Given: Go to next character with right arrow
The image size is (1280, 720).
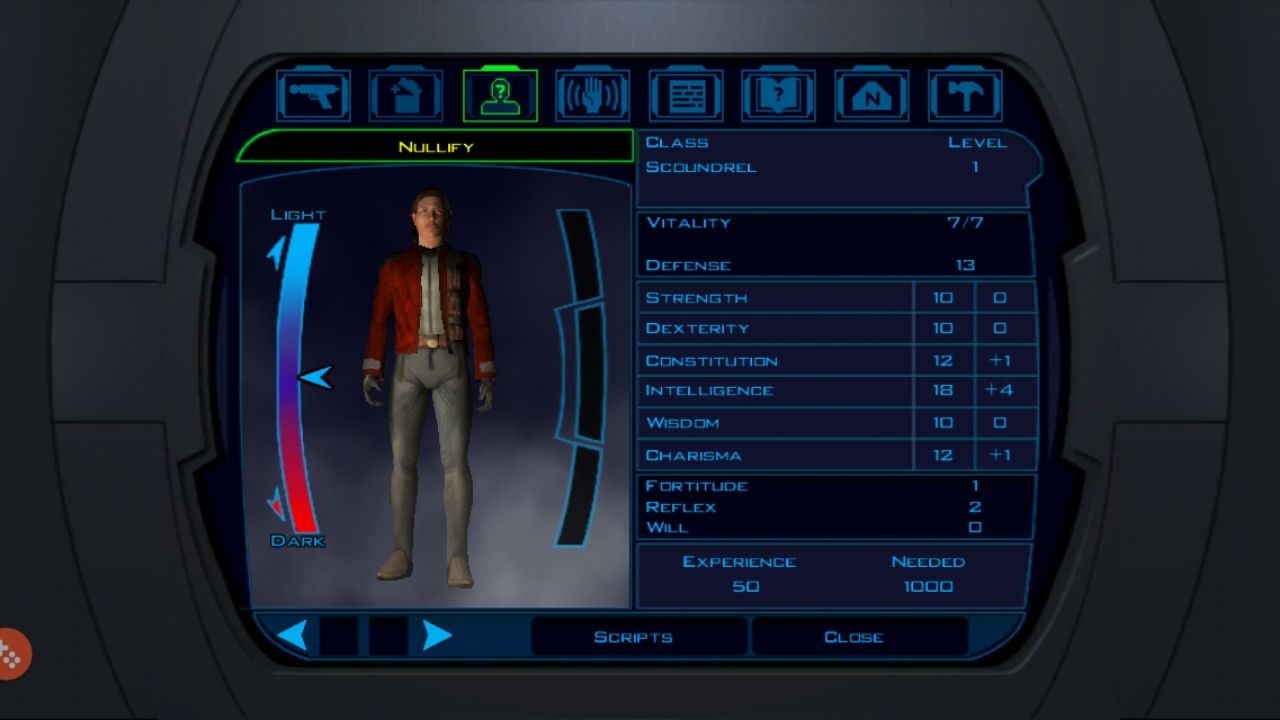Looking at the screenshot, I should point(437,636).
